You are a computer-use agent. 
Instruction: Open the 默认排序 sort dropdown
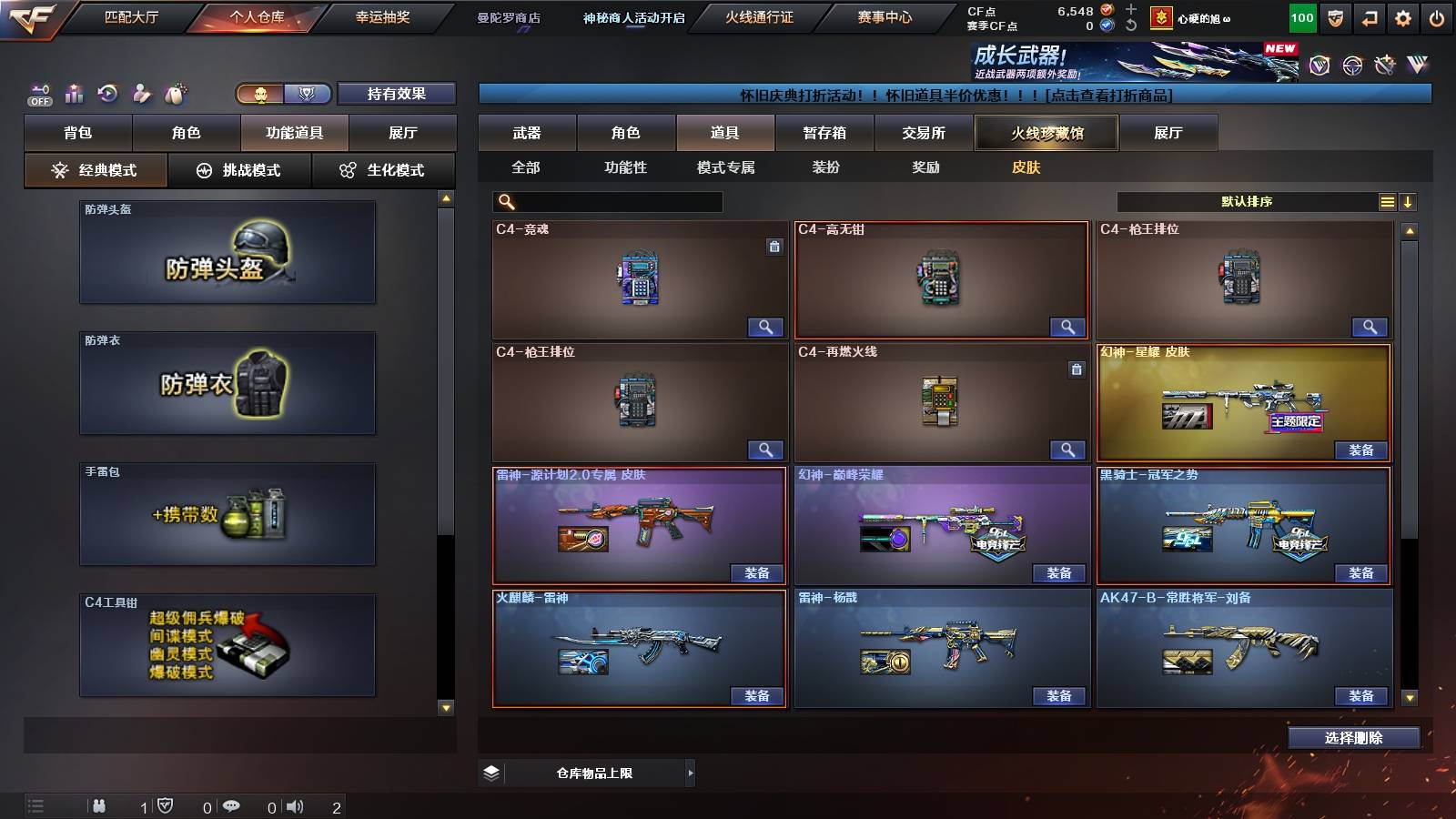(1247, 201)
